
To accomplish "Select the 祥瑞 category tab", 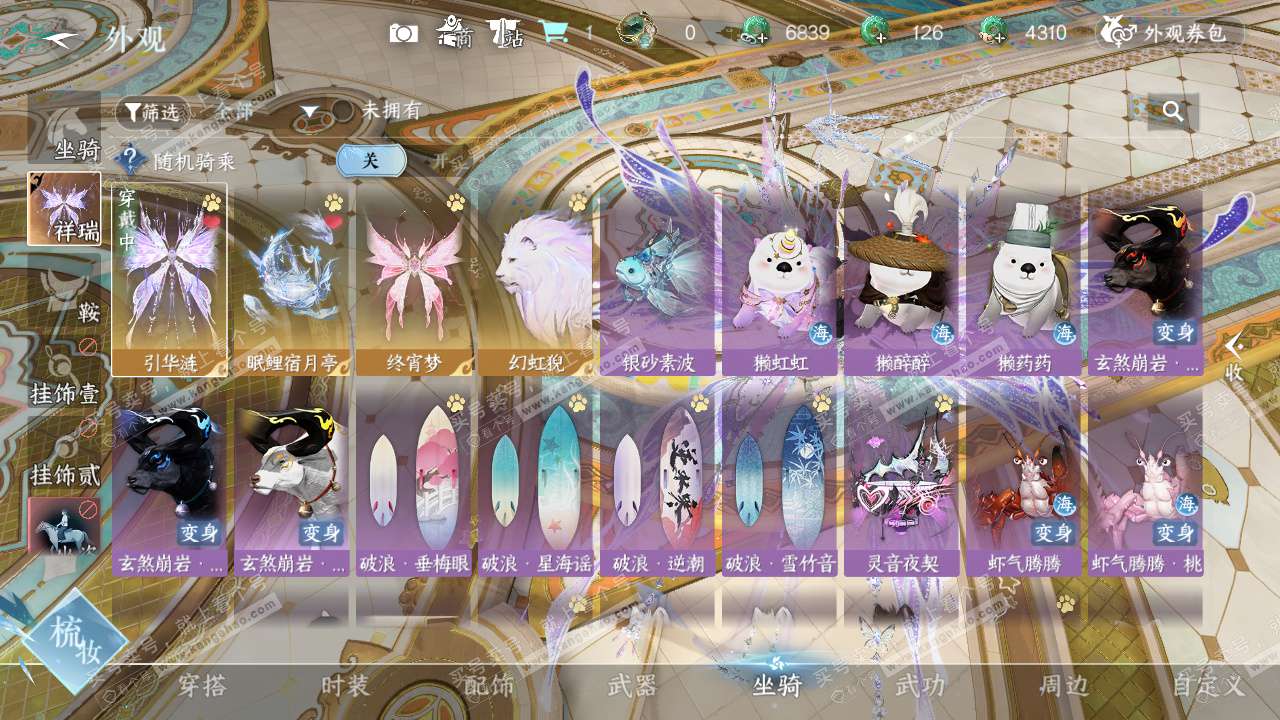I will click(65, 209).
